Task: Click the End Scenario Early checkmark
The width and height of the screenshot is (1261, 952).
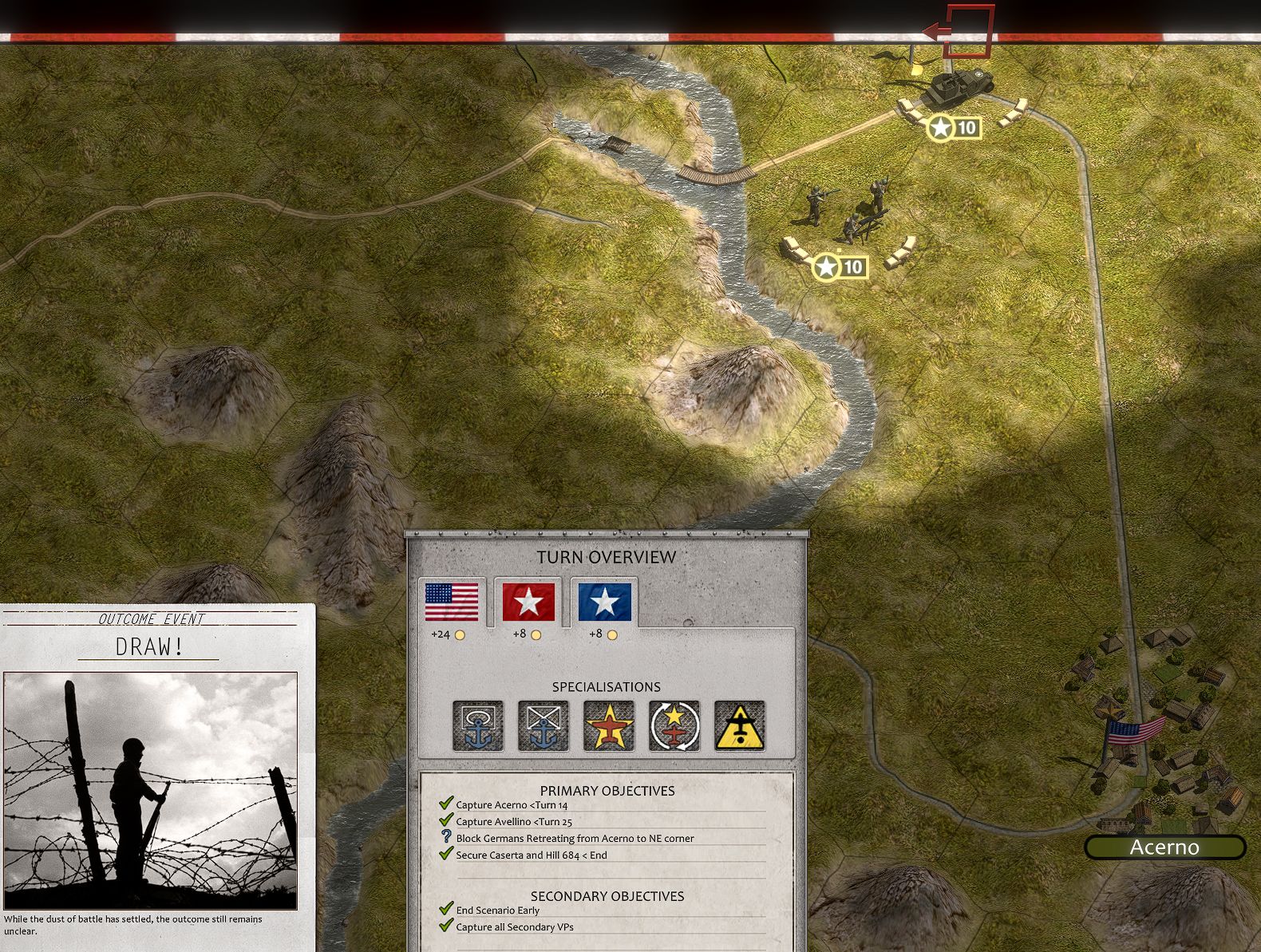Action: 445,909
